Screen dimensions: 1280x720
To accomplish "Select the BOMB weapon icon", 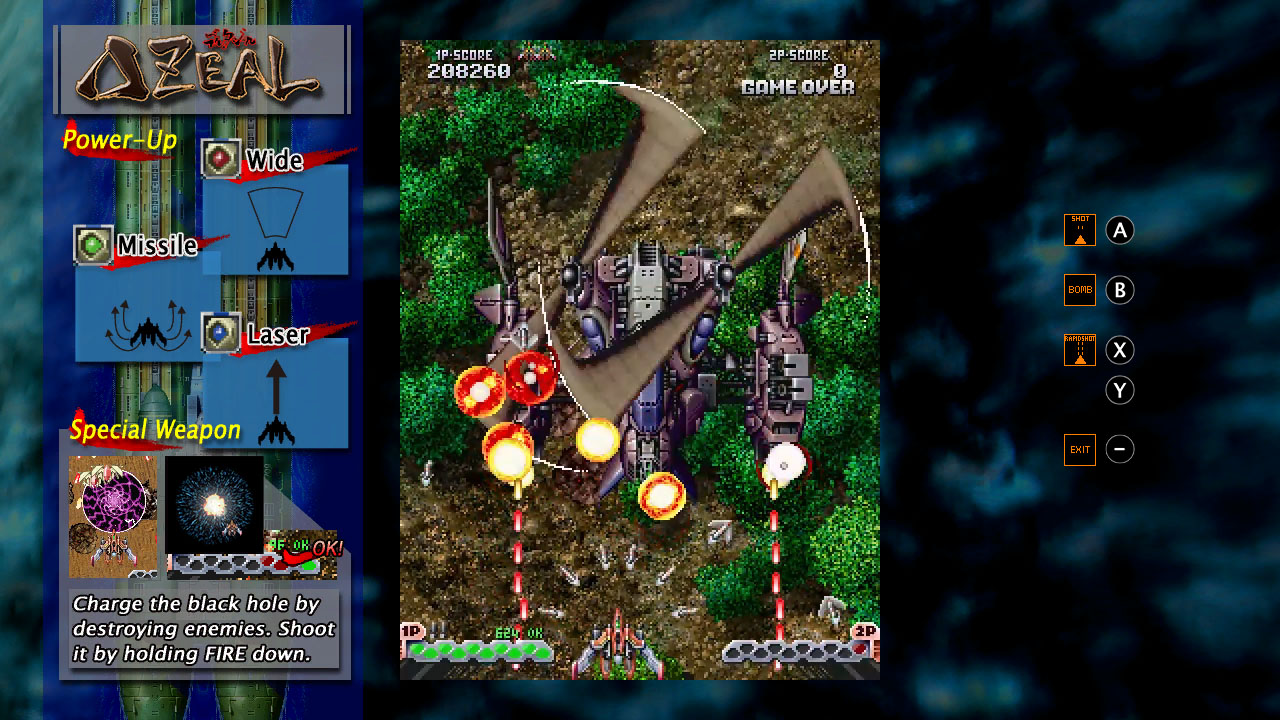I will pos(1079,289).
